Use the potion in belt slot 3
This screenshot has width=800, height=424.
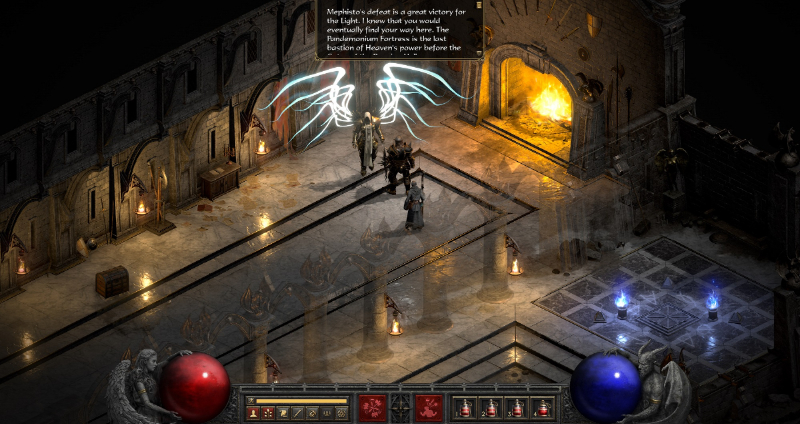[x=516, y=407]
